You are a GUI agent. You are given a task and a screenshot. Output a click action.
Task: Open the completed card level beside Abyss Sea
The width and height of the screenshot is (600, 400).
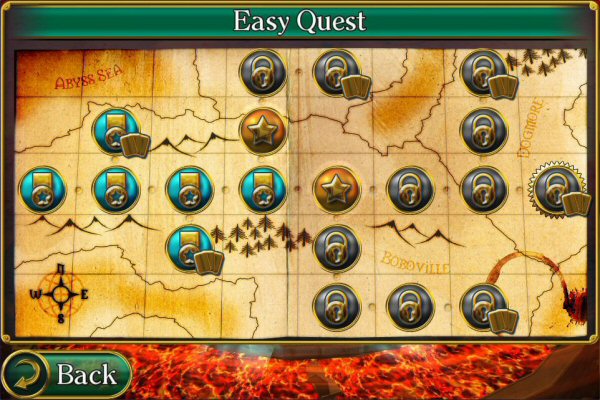coord(116,131)
